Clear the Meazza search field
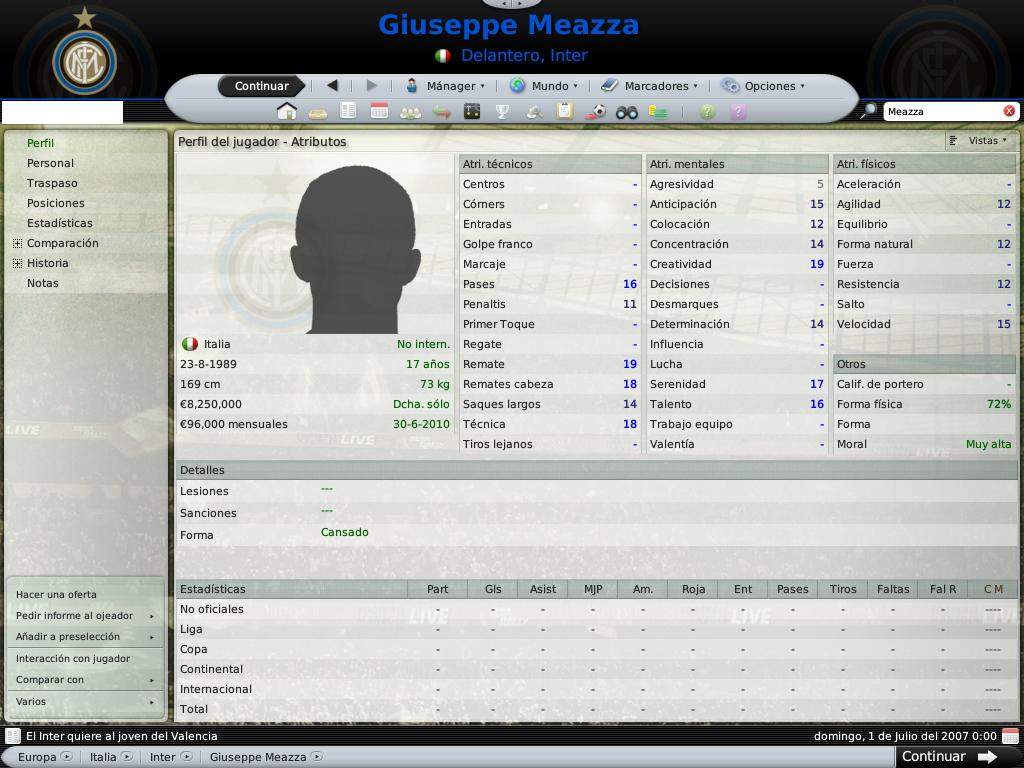 click(1009, 111)
